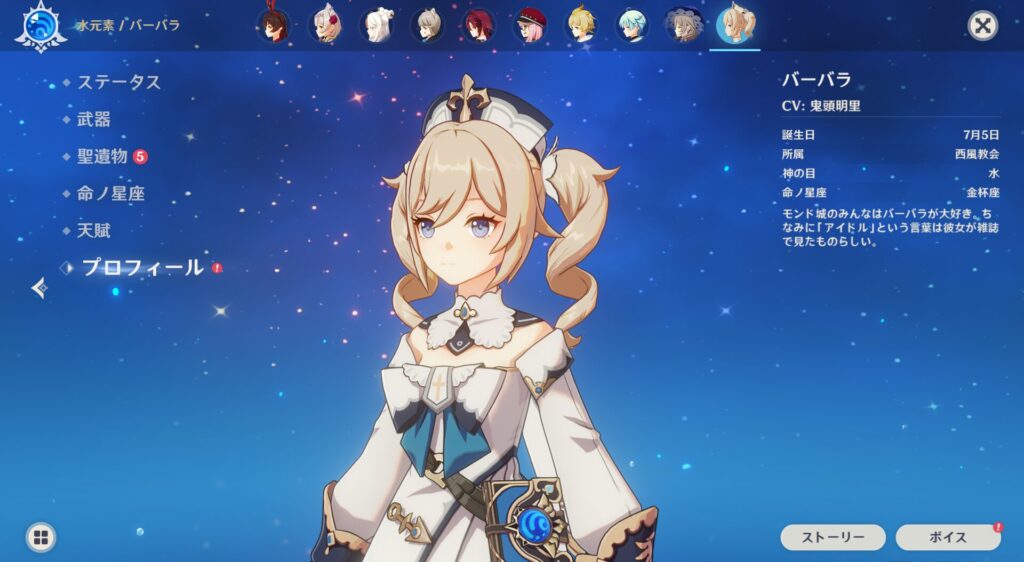
Task: Open the 聖遺物 artifacts entry
Action: coord(102,156)
